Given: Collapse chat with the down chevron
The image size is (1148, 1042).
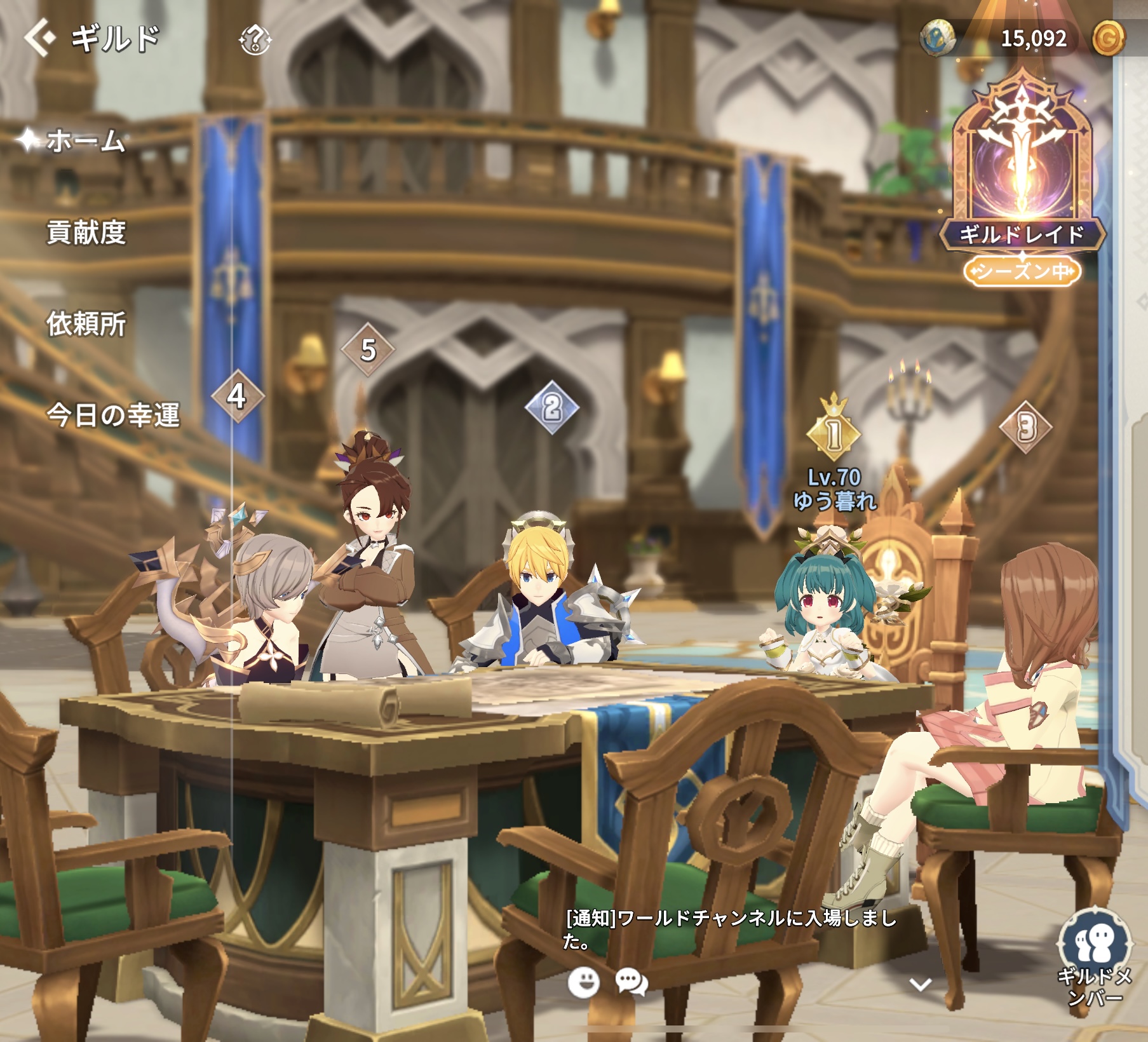Looking at the screenshot, I should (920, 985).
